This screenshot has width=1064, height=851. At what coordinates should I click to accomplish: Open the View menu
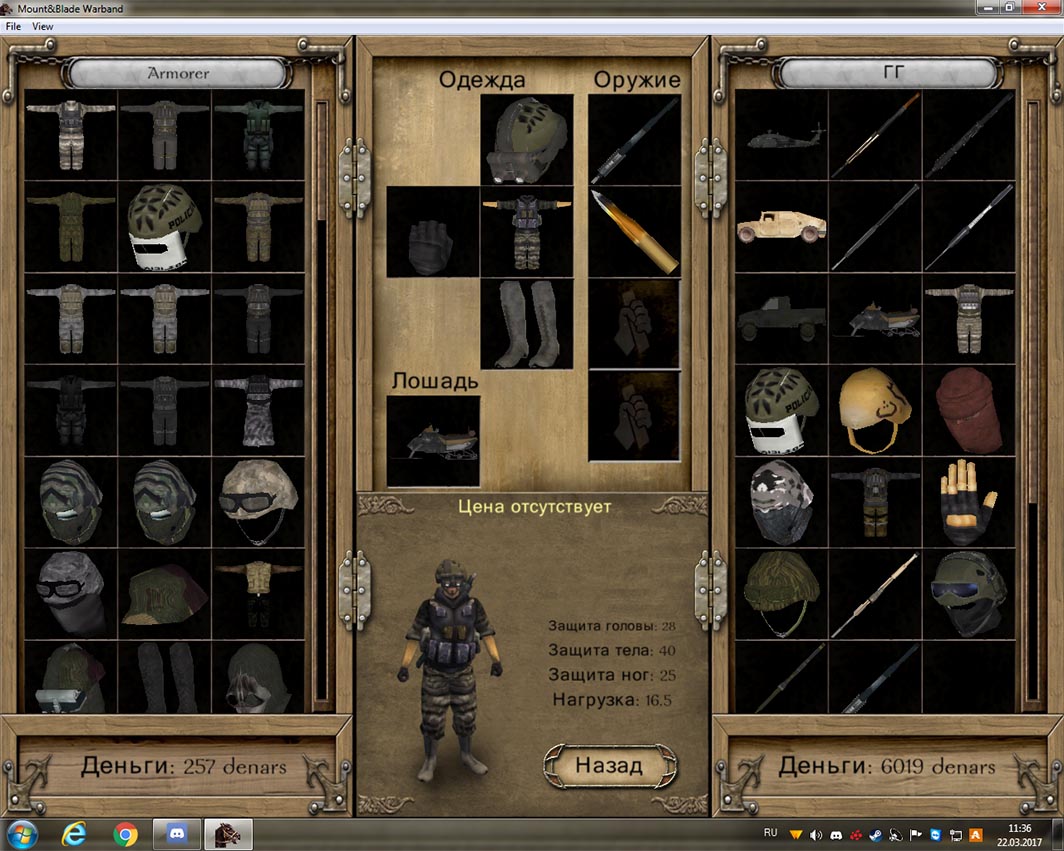tap(43, 26)
